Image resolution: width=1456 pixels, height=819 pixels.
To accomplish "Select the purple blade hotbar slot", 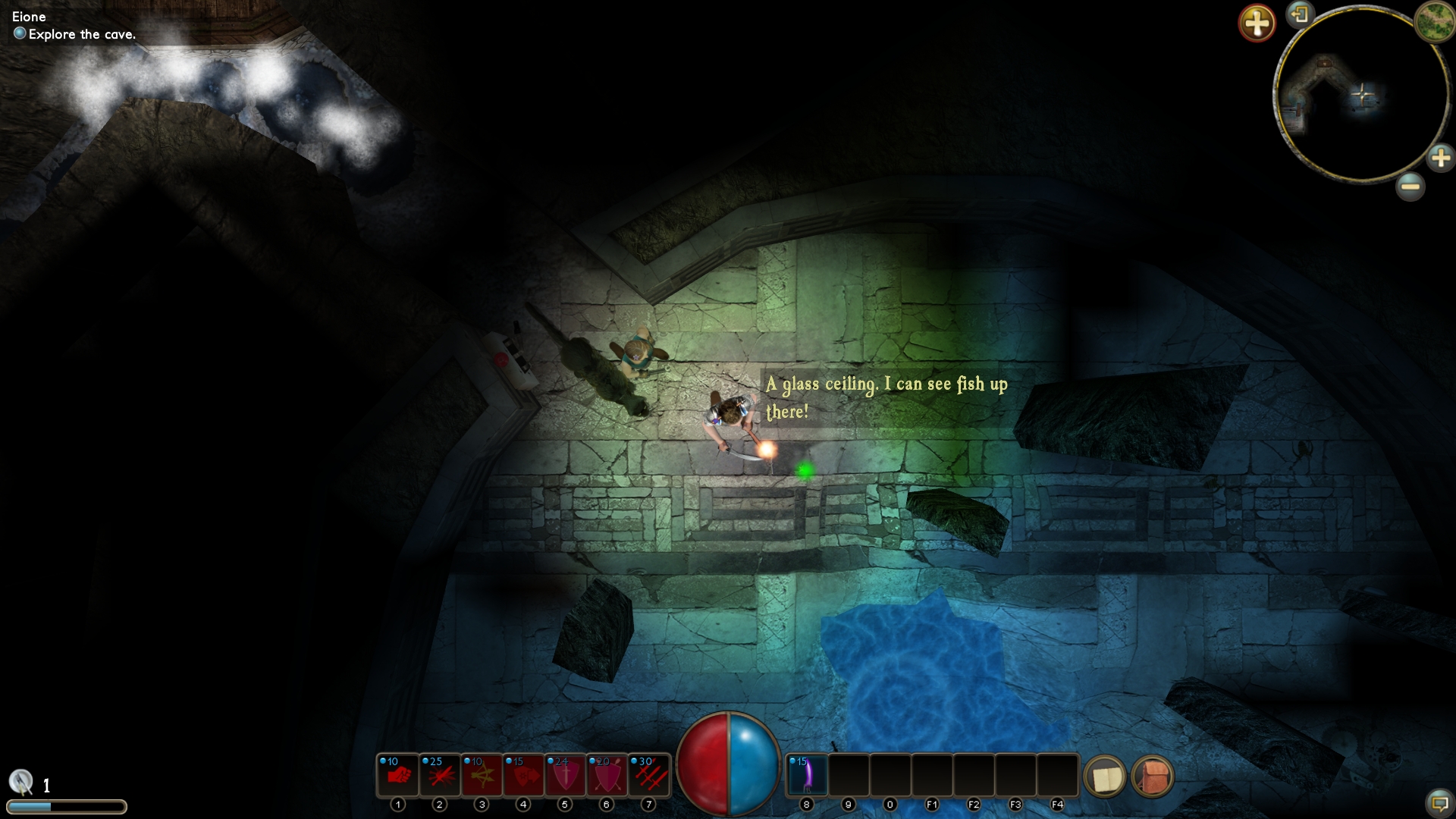I will [807, 775].
